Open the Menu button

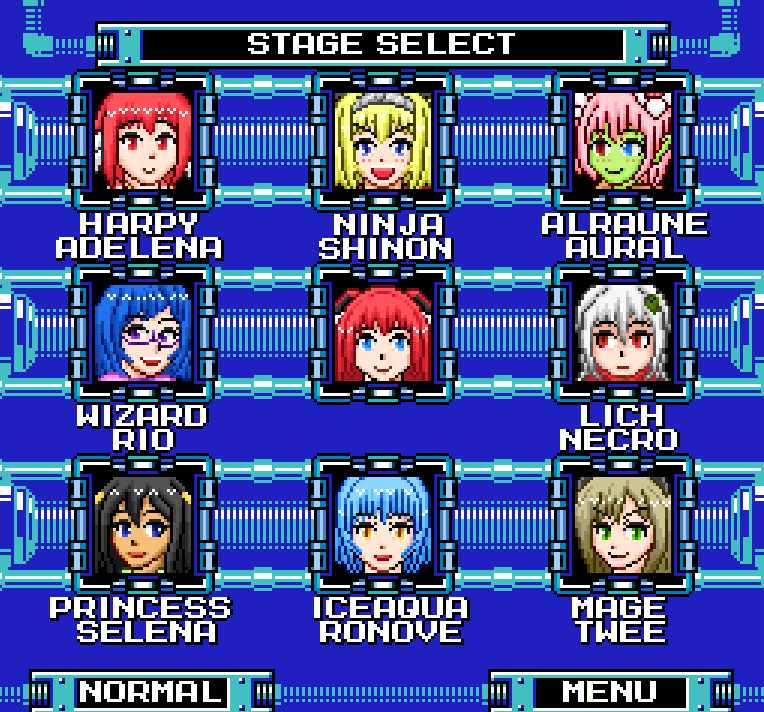[x=610, y=692]
